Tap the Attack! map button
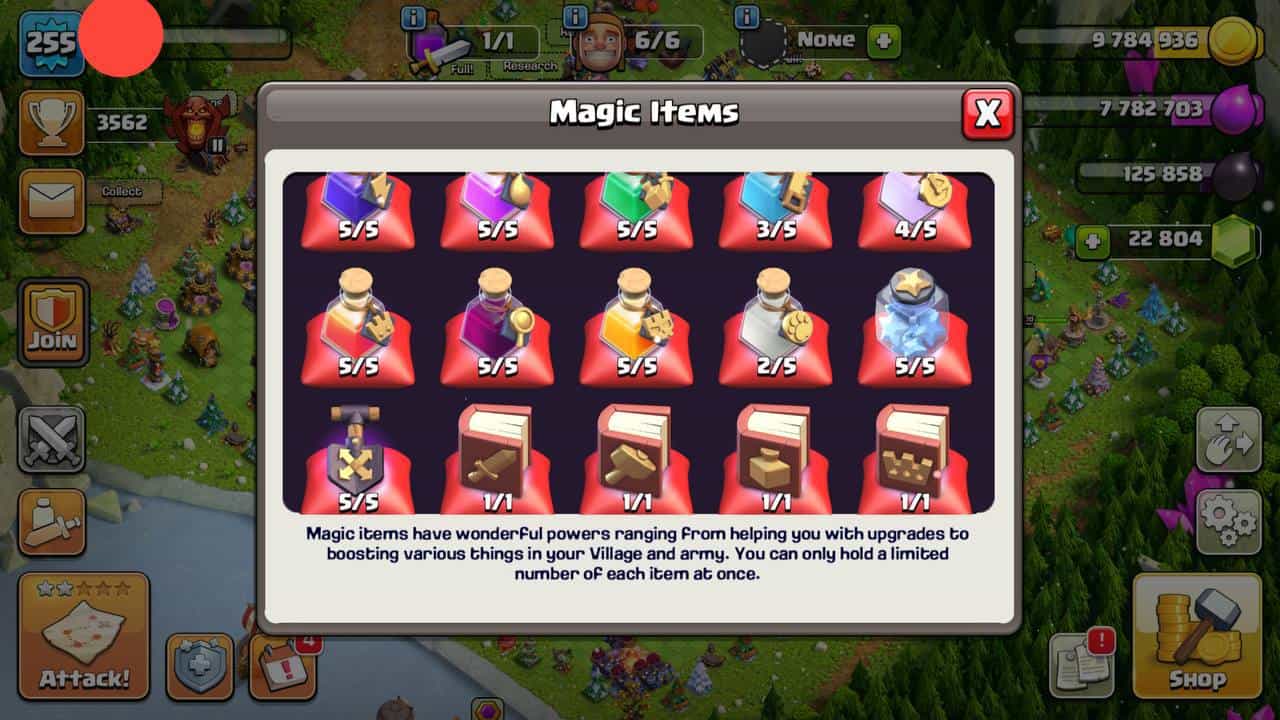This screenshot has height=720, width=1280. pyautogui.click(x=84, y=635)
